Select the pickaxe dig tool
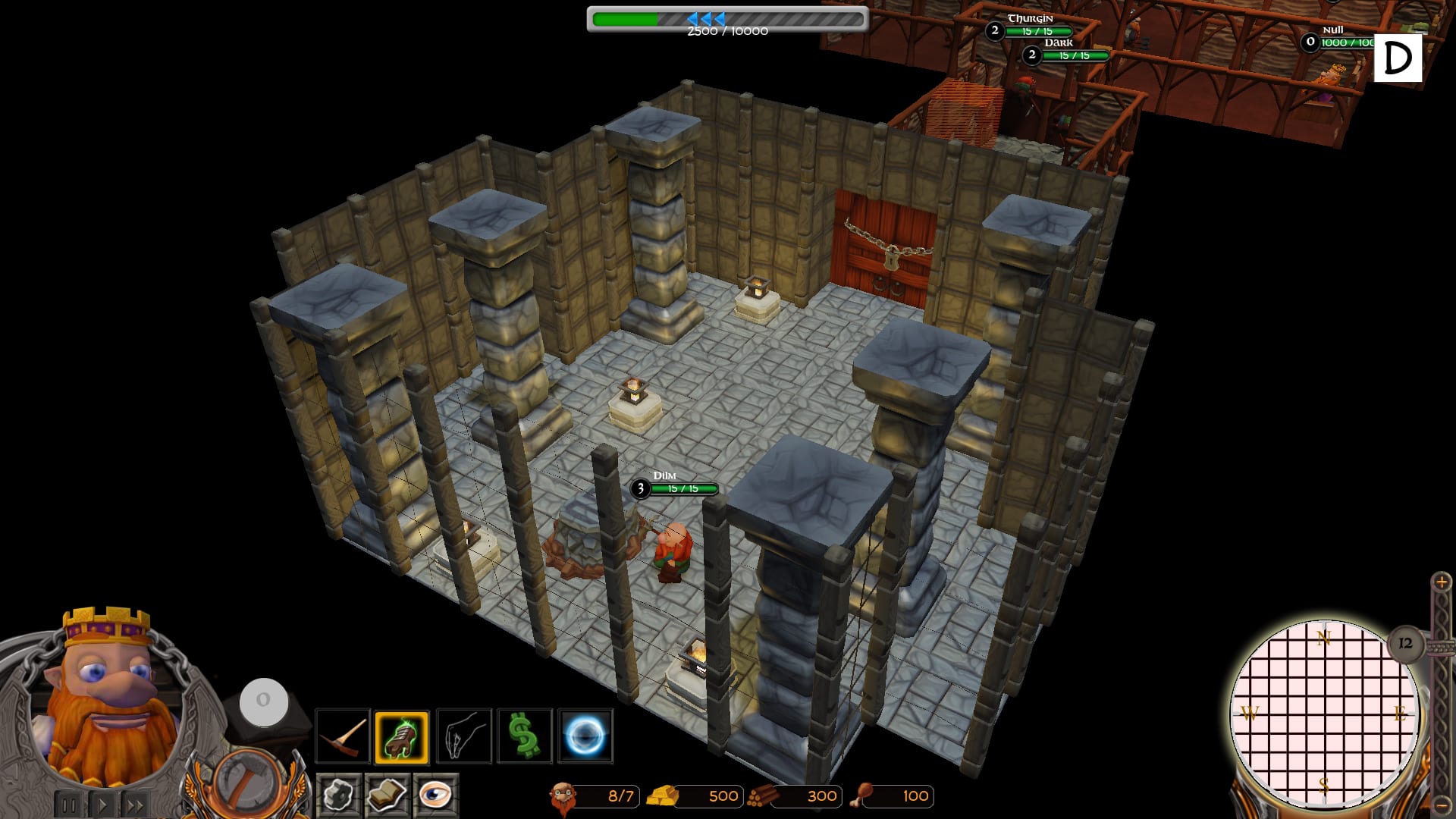This screenshot has width=1456, height=819. click(x=343, y=736)
